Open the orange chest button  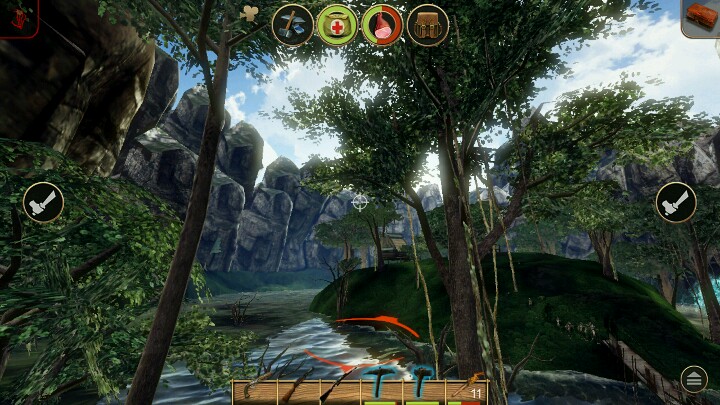coord(701,17)
